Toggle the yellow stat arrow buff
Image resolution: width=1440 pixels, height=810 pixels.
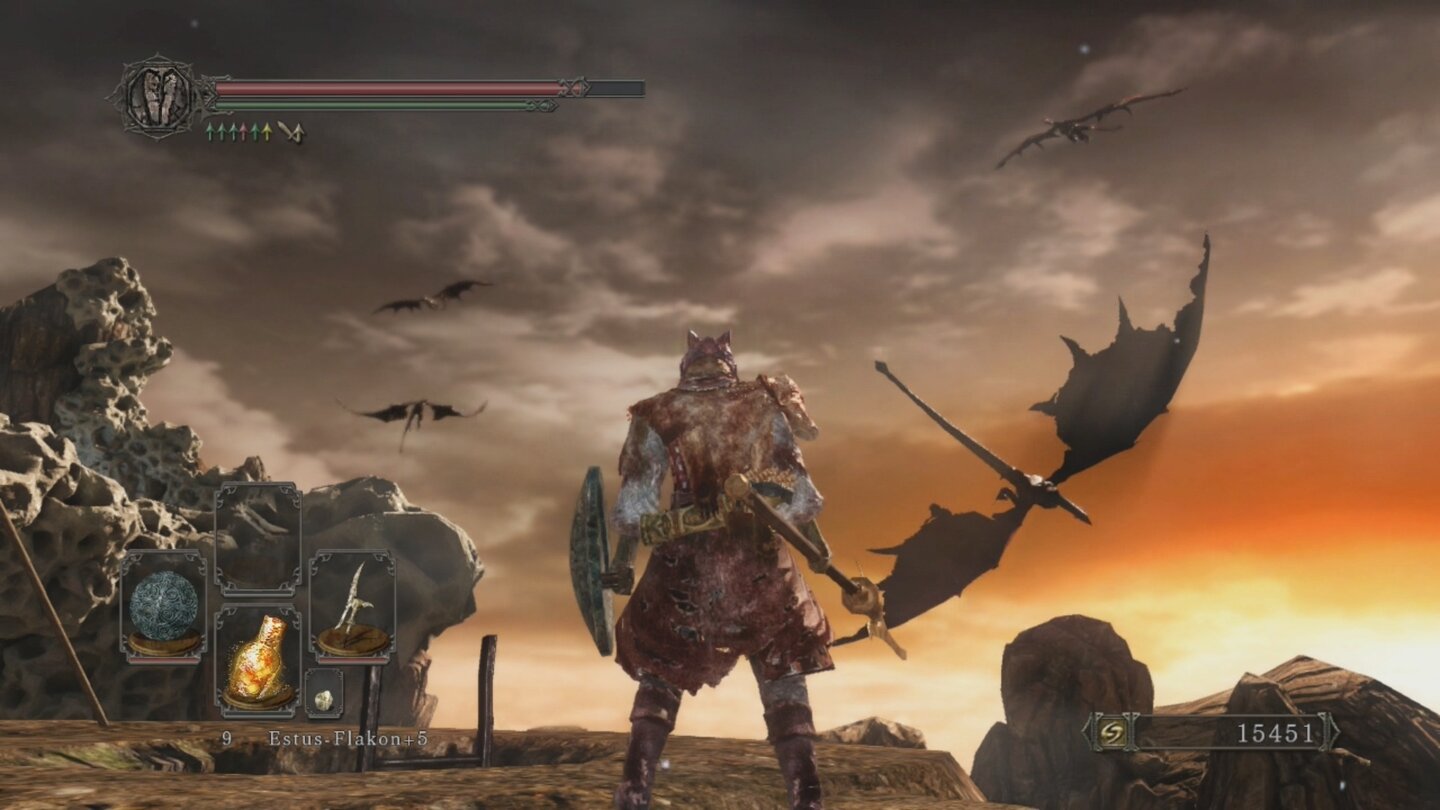268,131
